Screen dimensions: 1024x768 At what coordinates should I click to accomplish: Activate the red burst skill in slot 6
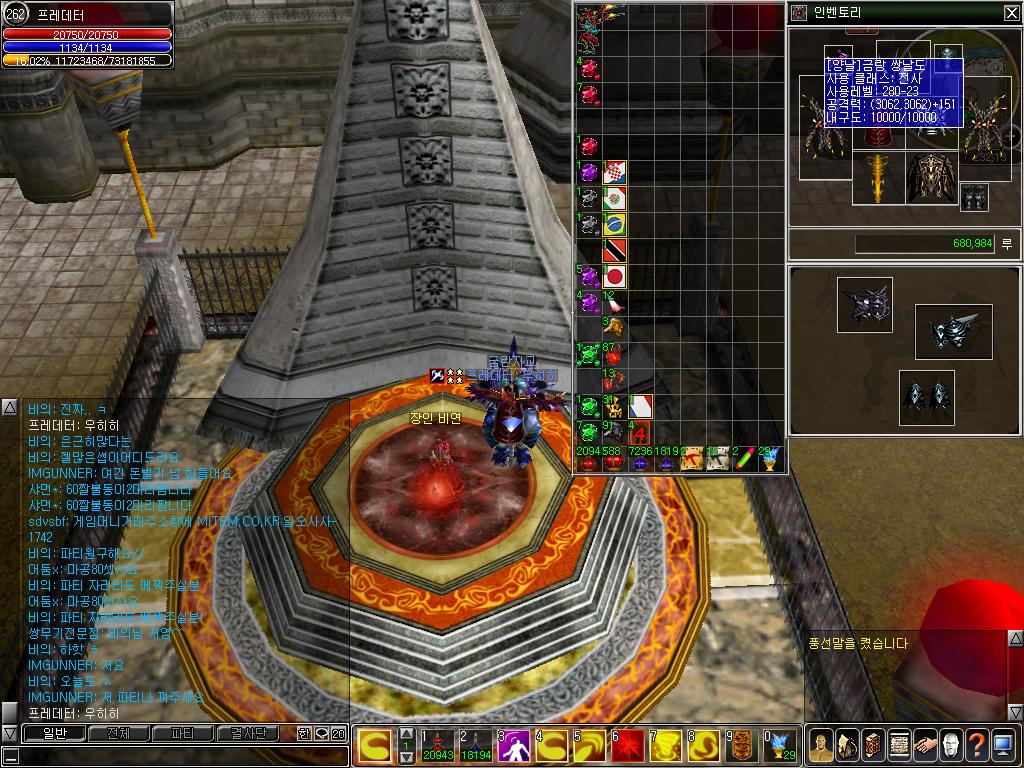click(629, 746)
